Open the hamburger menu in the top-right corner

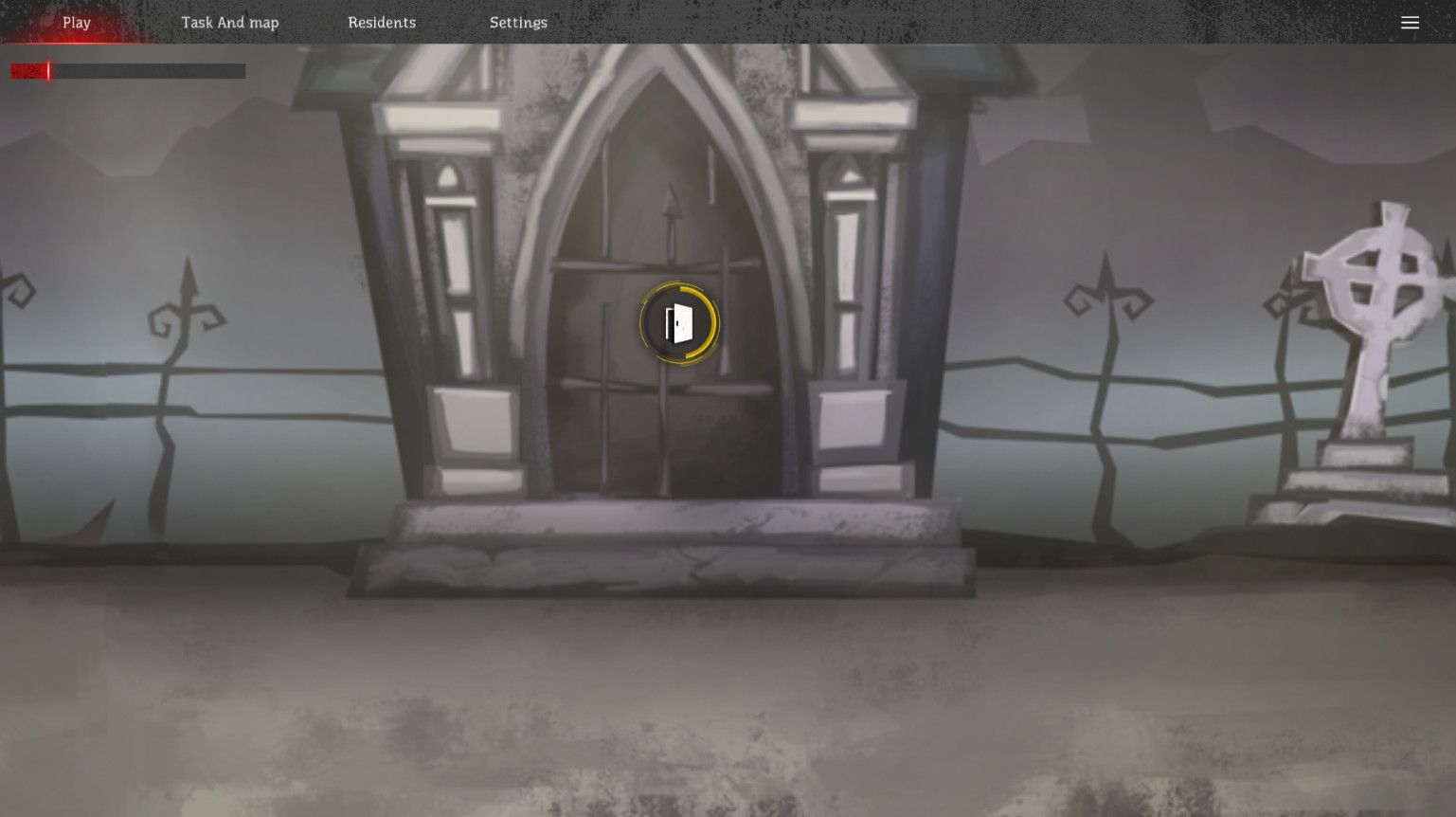(1411, 23)
